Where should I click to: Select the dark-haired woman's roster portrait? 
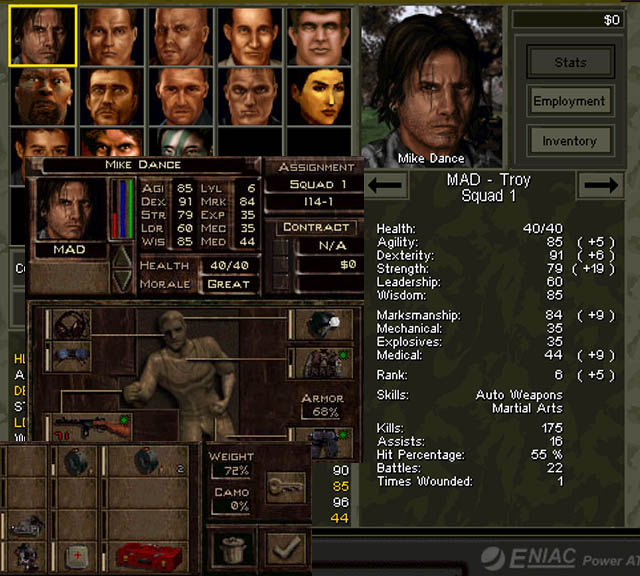click(319, 95)
